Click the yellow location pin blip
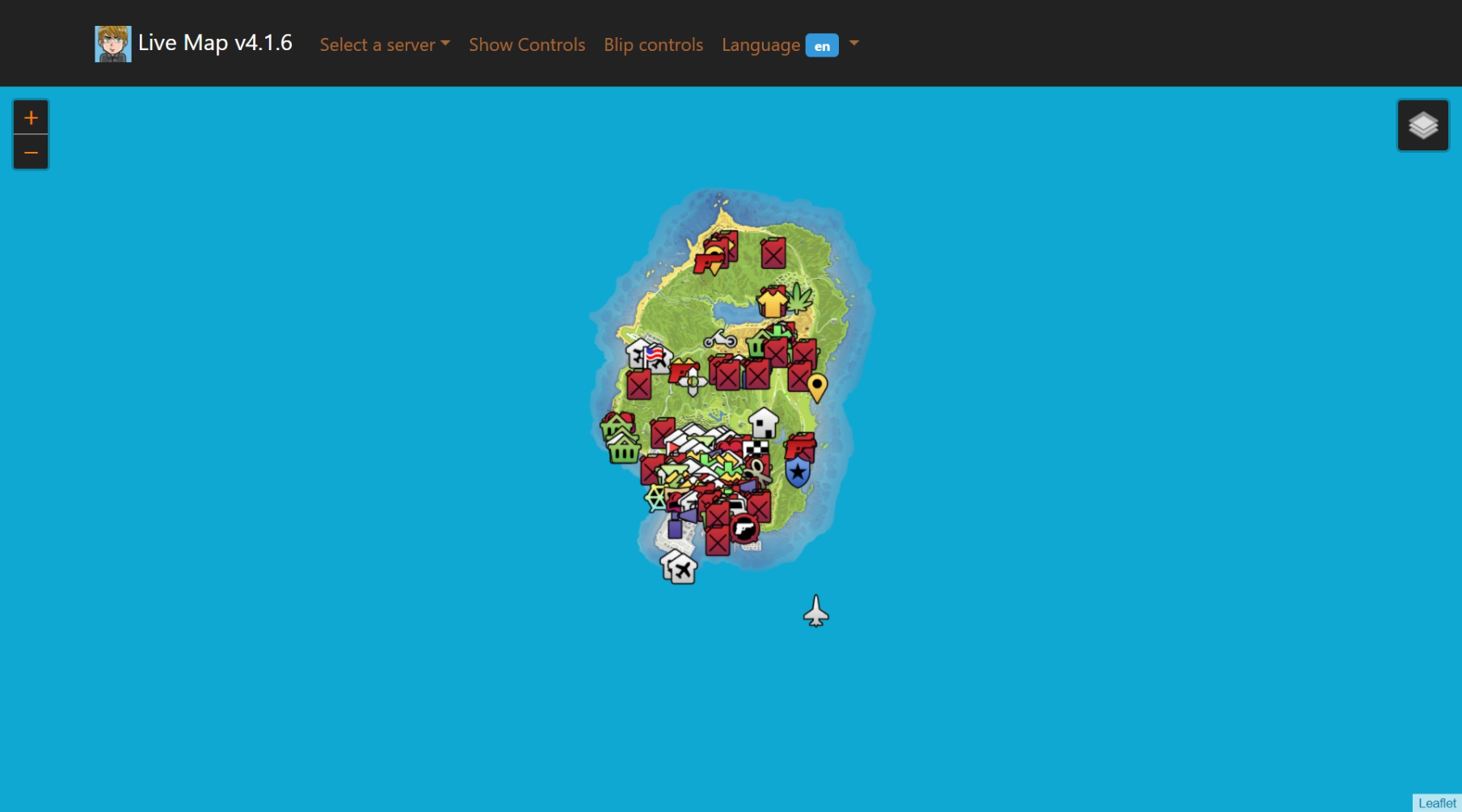 click(x=817, y=384)
